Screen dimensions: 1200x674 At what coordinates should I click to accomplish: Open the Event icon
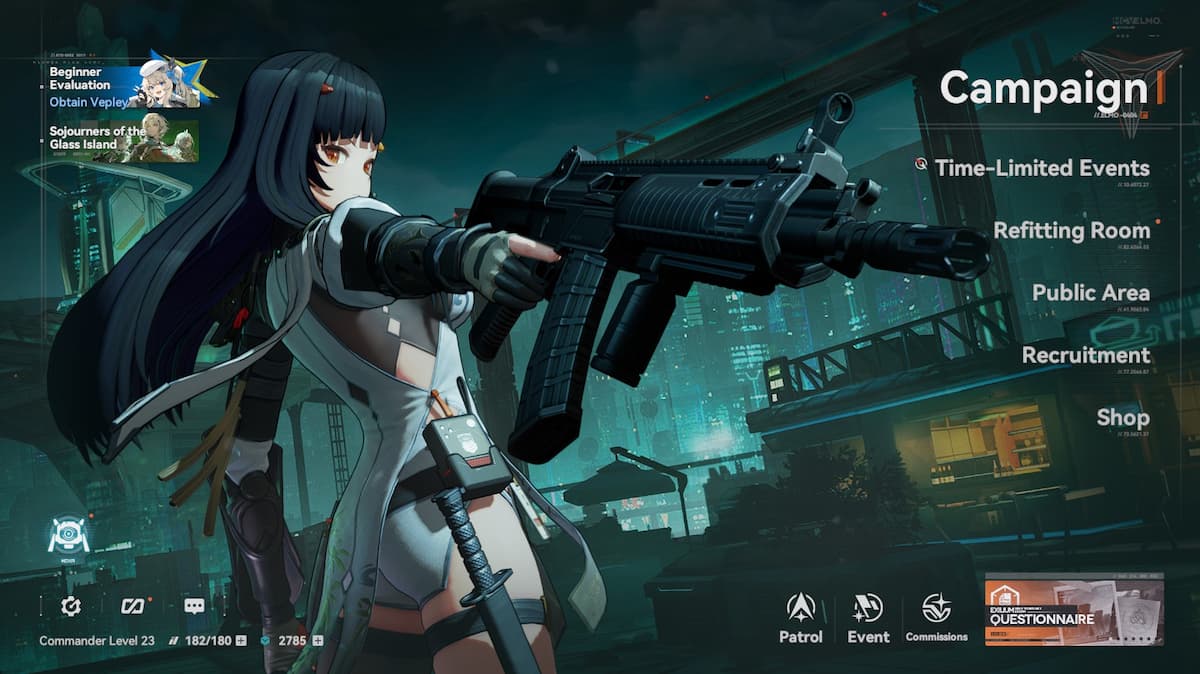[868, 616]
